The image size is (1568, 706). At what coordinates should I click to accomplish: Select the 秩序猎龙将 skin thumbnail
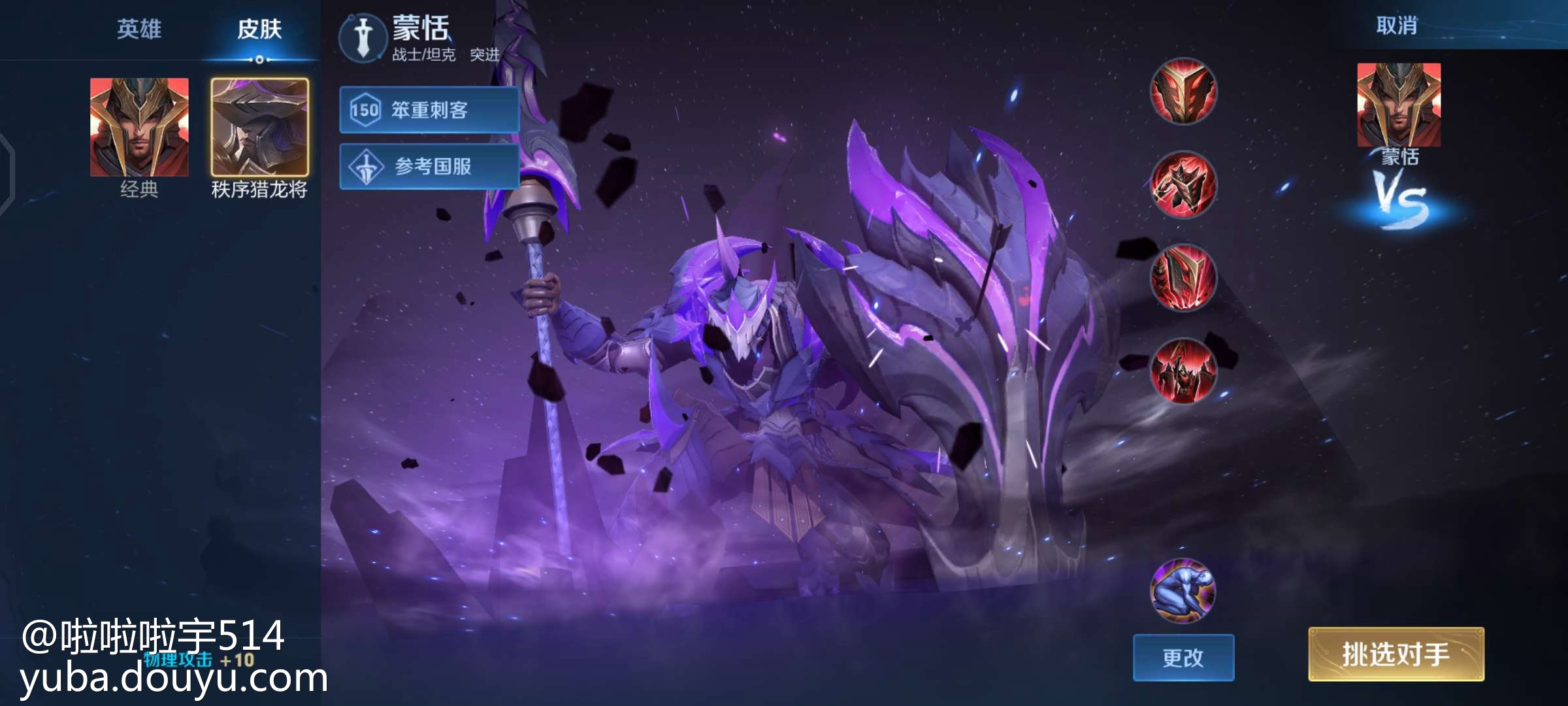(x=259, y=127)
